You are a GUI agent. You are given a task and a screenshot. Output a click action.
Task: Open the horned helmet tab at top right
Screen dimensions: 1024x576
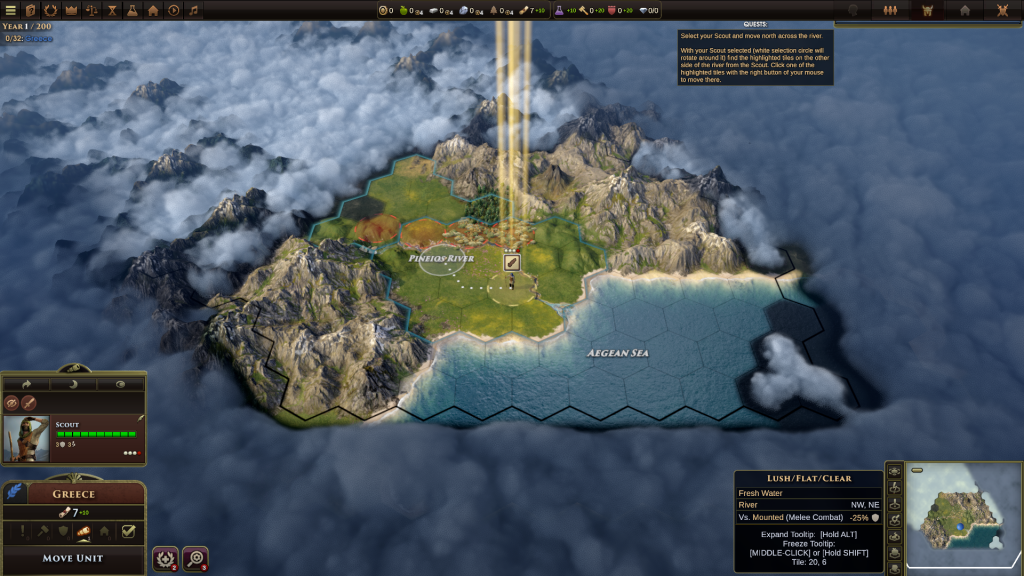[x=927, y=10]
